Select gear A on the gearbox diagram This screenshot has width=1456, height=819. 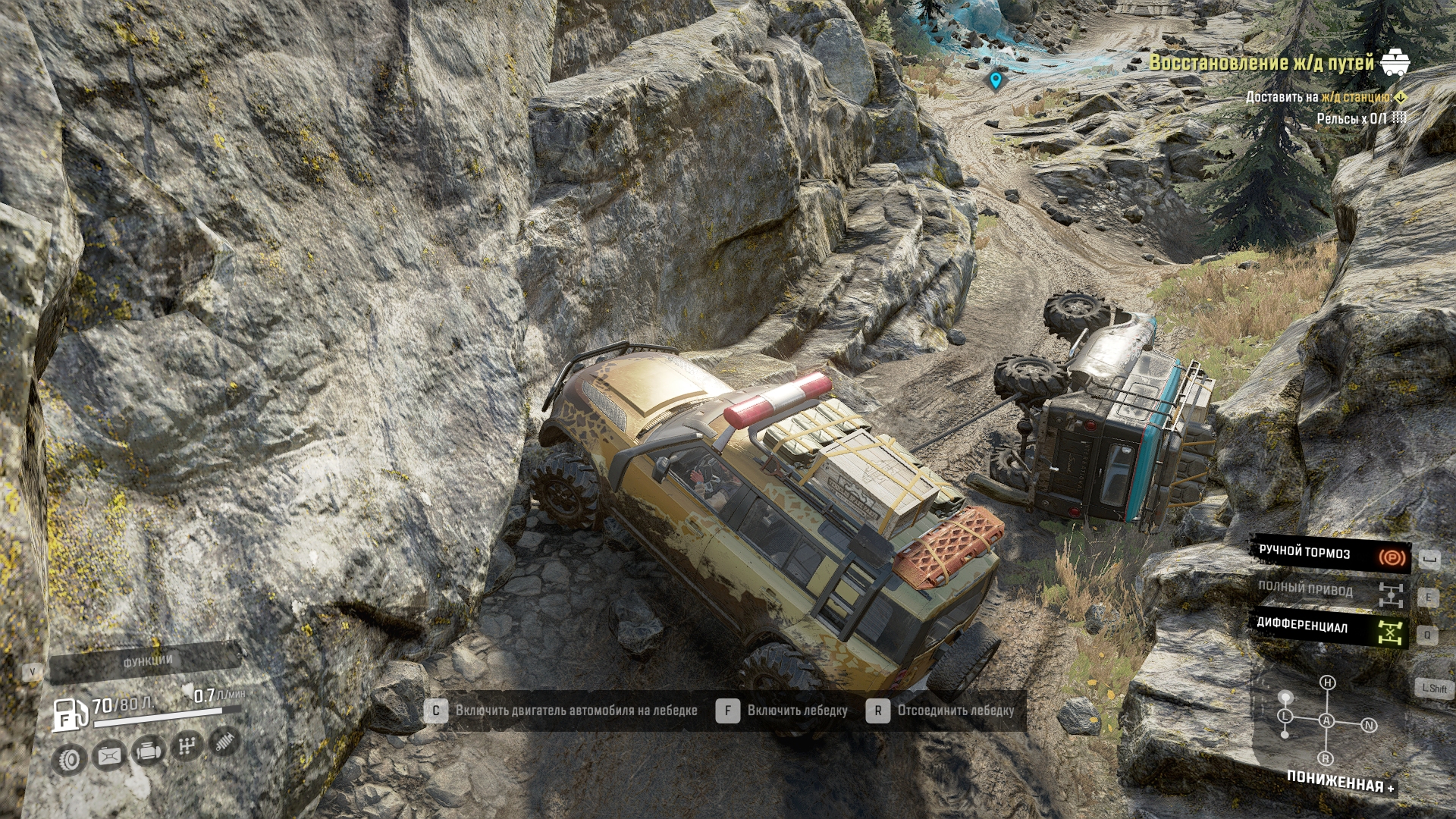[x=1326, y=720]
